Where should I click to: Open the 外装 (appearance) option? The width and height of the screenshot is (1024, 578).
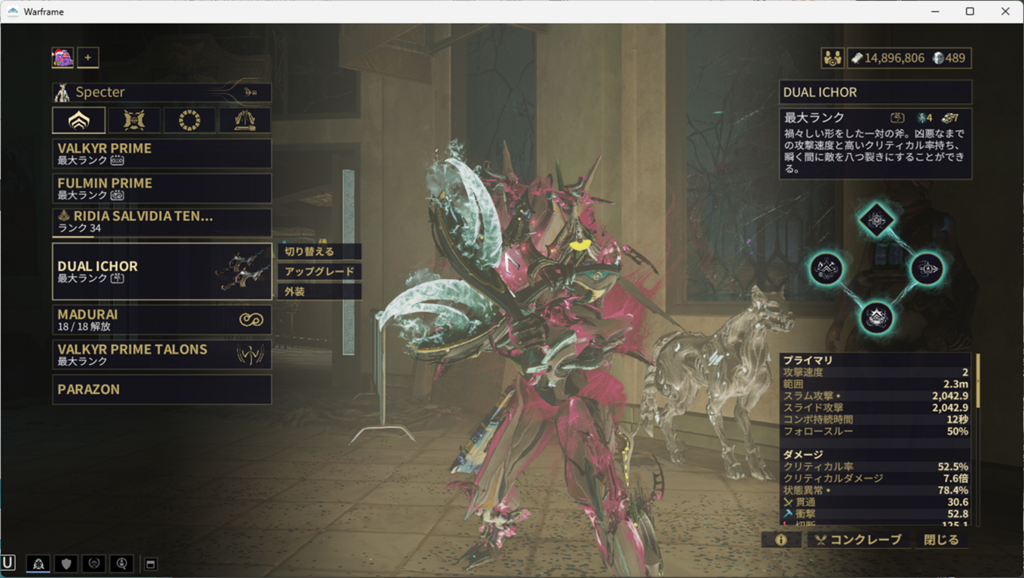tap(318, 291)
